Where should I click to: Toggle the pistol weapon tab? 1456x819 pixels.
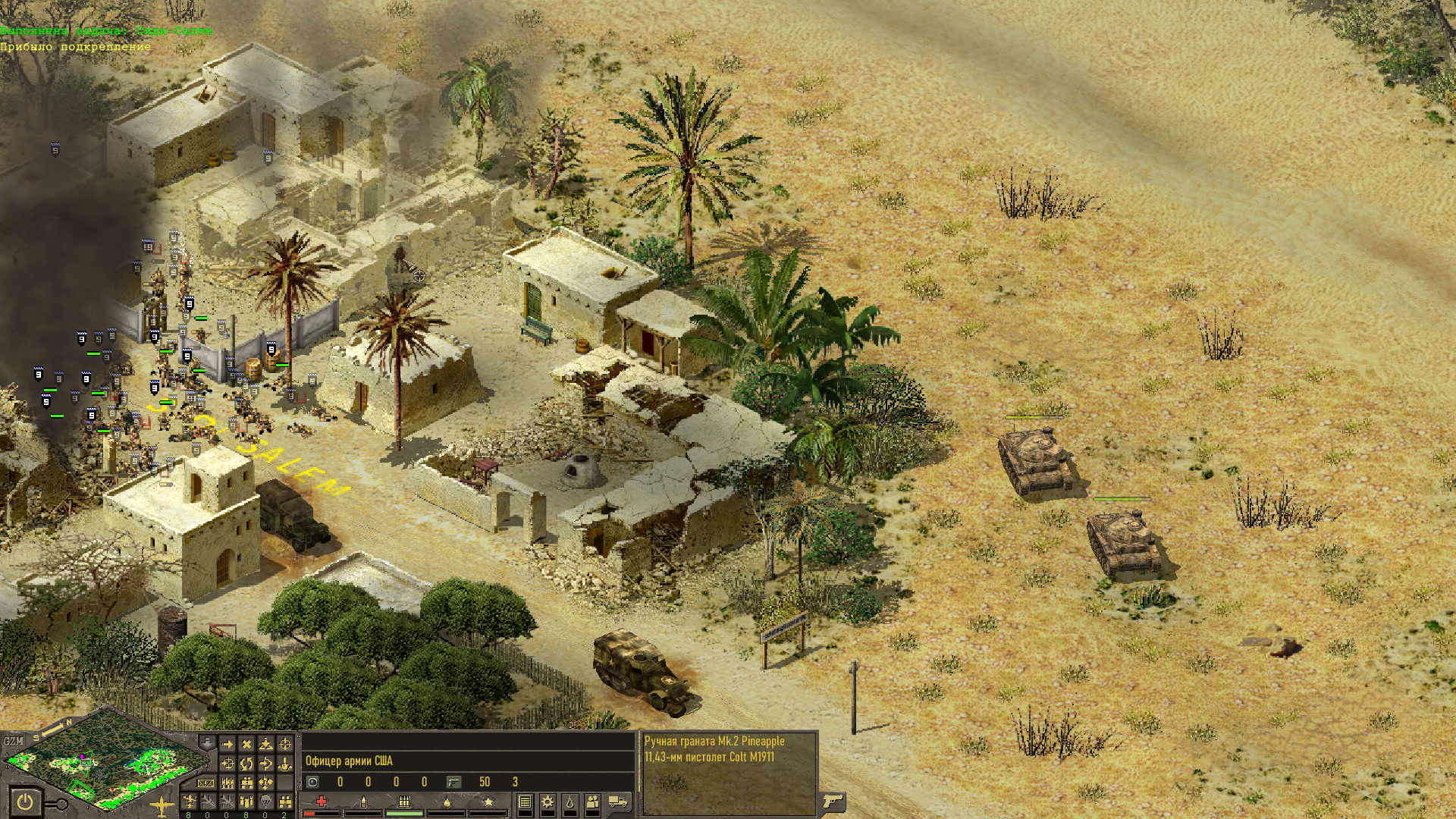pyautogui.click(x=833, y=801)
